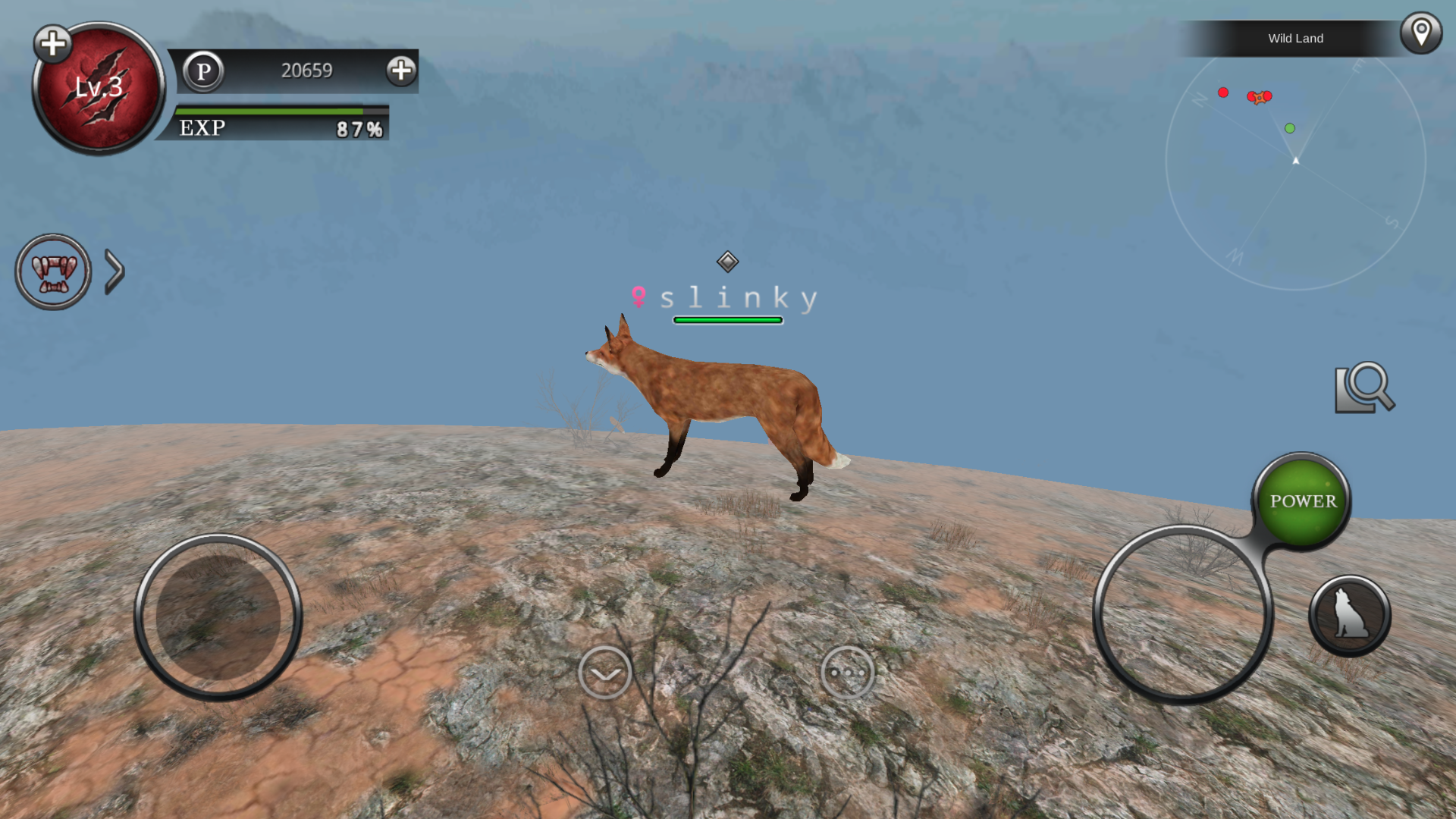Tap the virtual movement joystick

click(x=218, y=617)
